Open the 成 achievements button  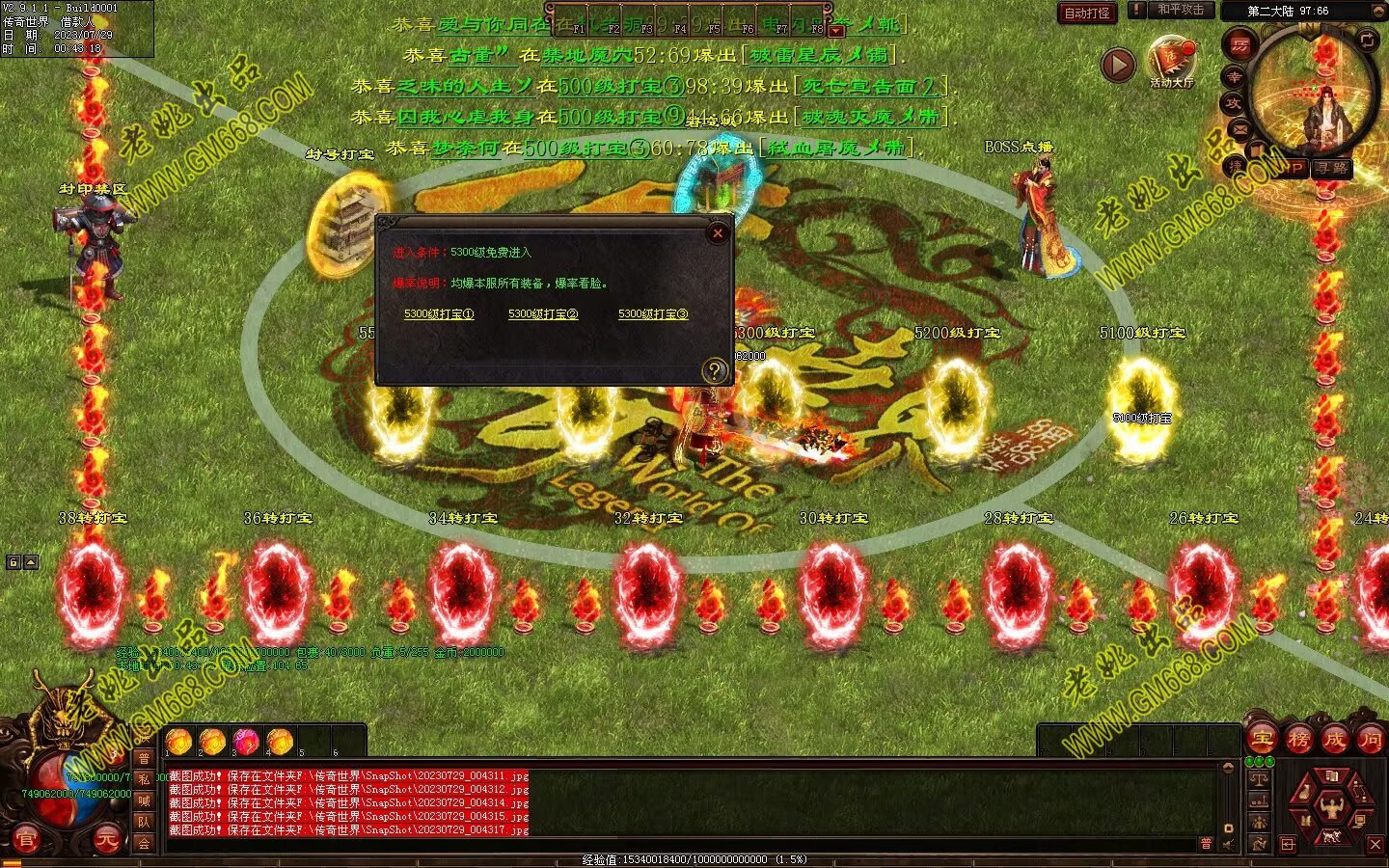(x=1335, y=740)
